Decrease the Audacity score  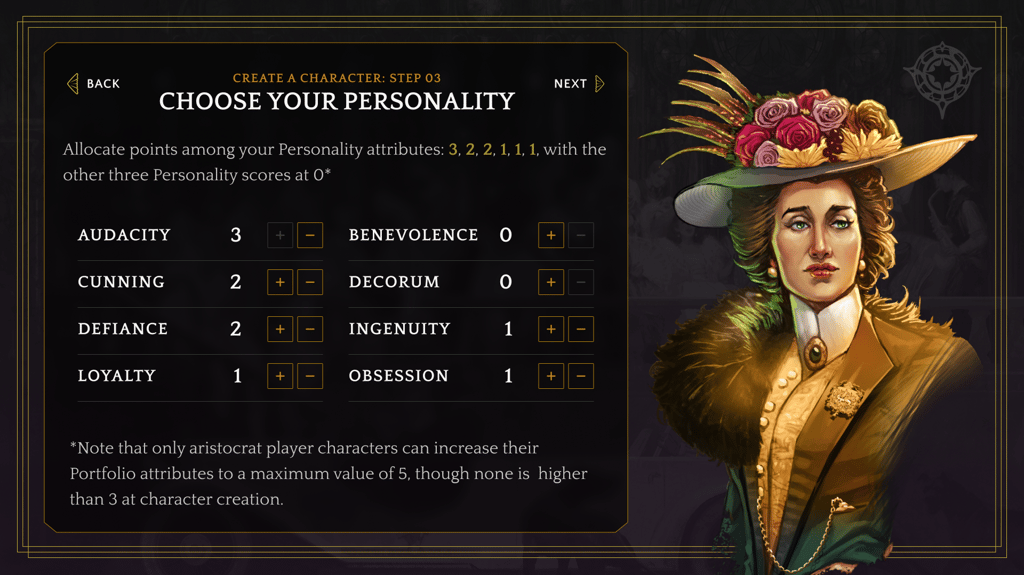click(310, 235)
